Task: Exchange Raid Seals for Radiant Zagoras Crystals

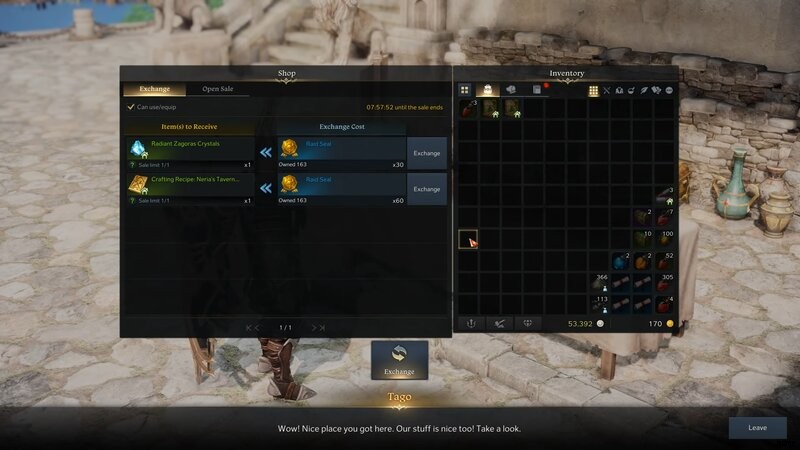Action: coord(427,153)
